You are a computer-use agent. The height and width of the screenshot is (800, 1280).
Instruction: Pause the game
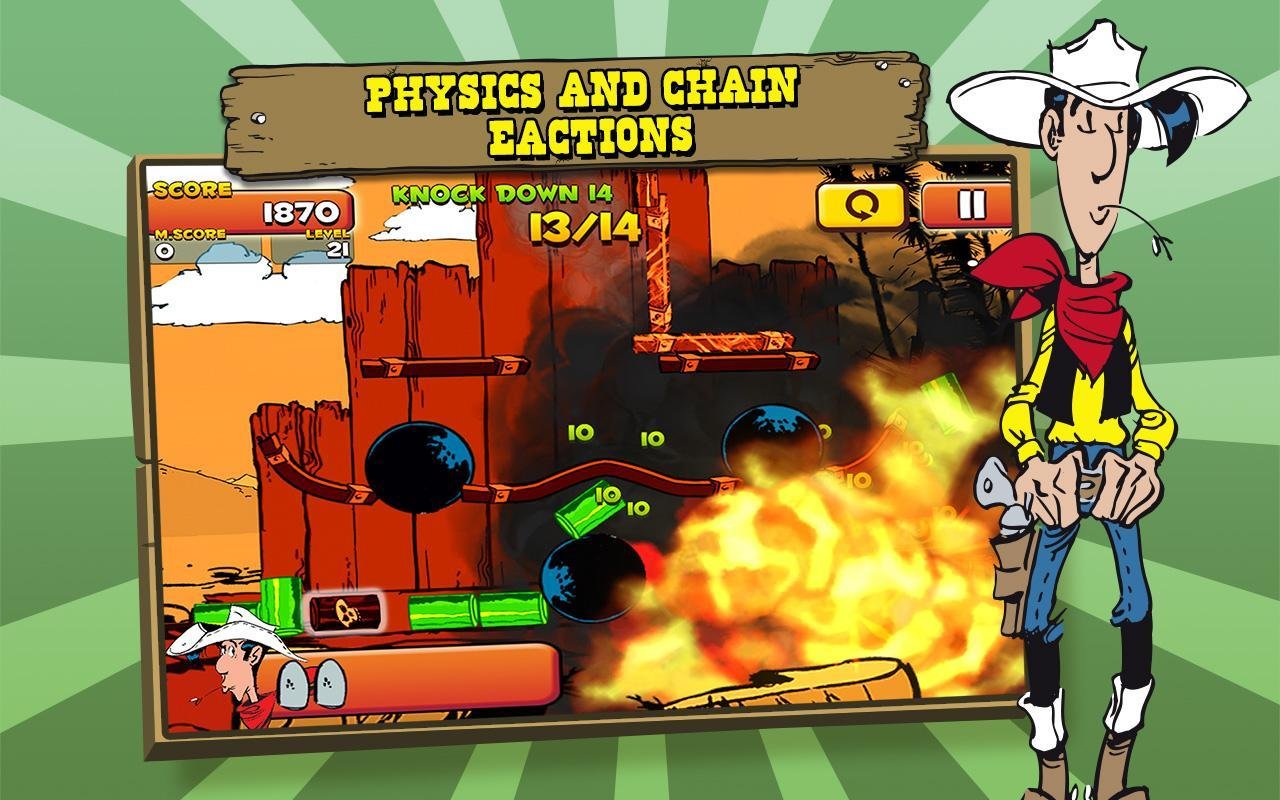[968, 205]
